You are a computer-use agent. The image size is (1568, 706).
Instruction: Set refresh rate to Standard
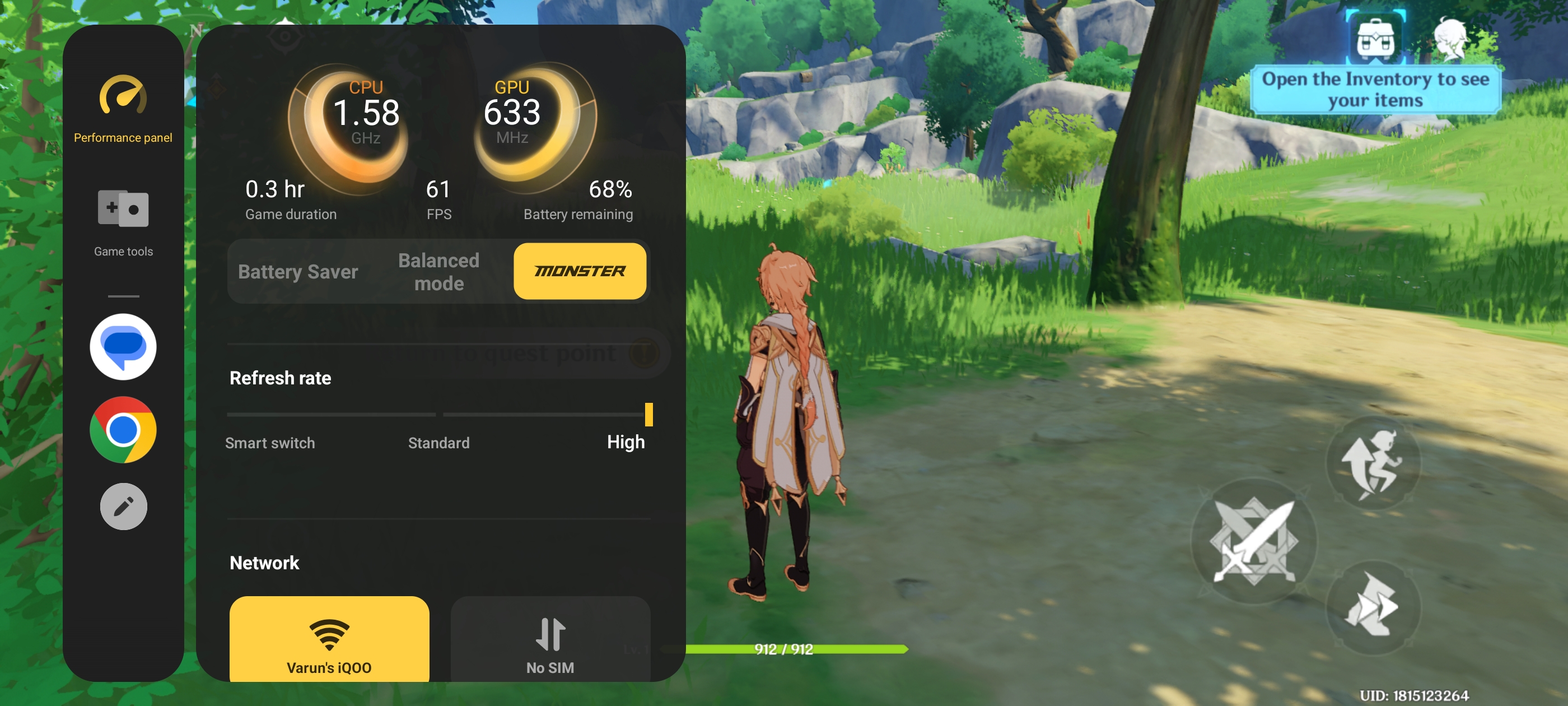point(438,442)
